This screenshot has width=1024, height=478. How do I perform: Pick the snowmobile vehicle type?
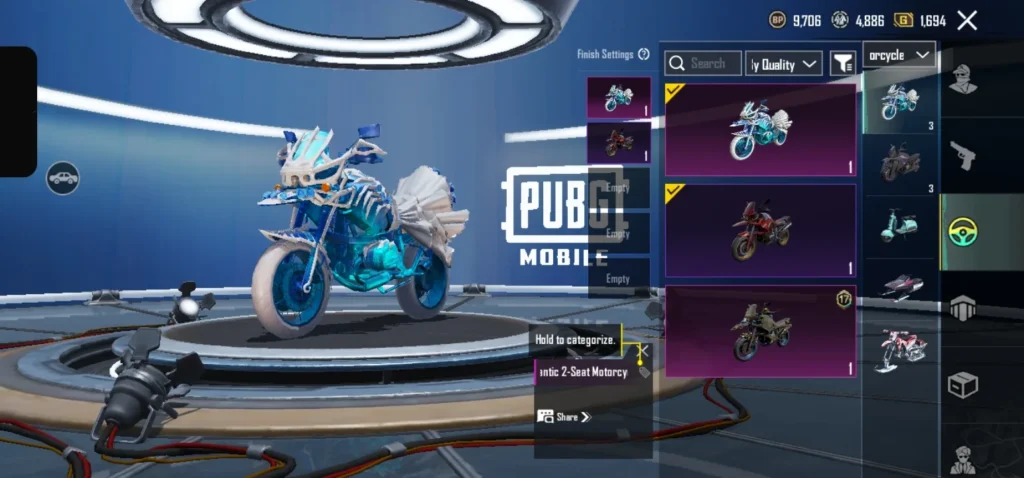tap(899, 286)
